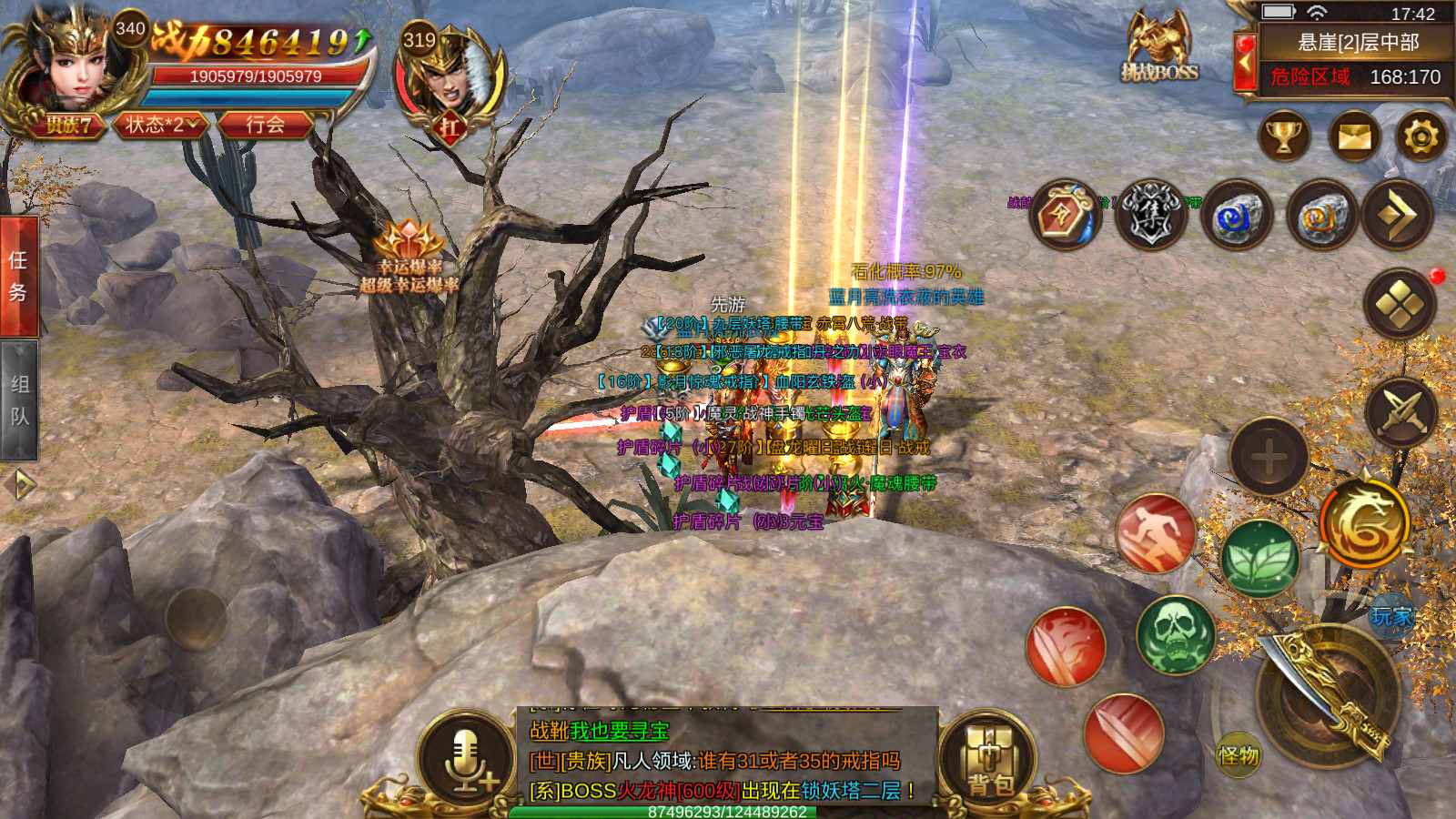Use the orange spiral stone item
The image size is (1456, 819).
[x=1321, y=216]
